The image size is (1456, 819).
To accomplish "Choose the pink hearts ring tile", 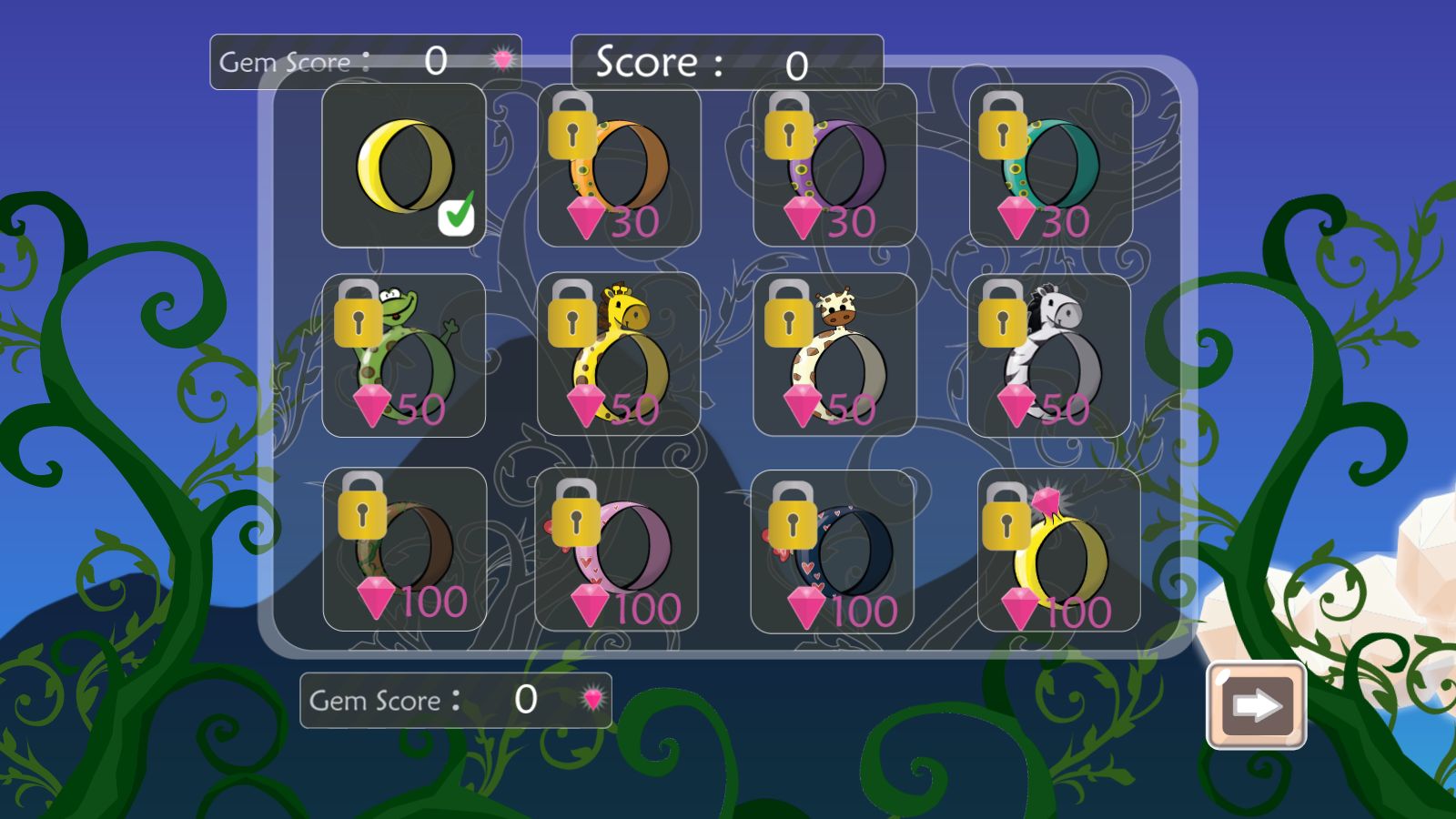I will point(617,549).
